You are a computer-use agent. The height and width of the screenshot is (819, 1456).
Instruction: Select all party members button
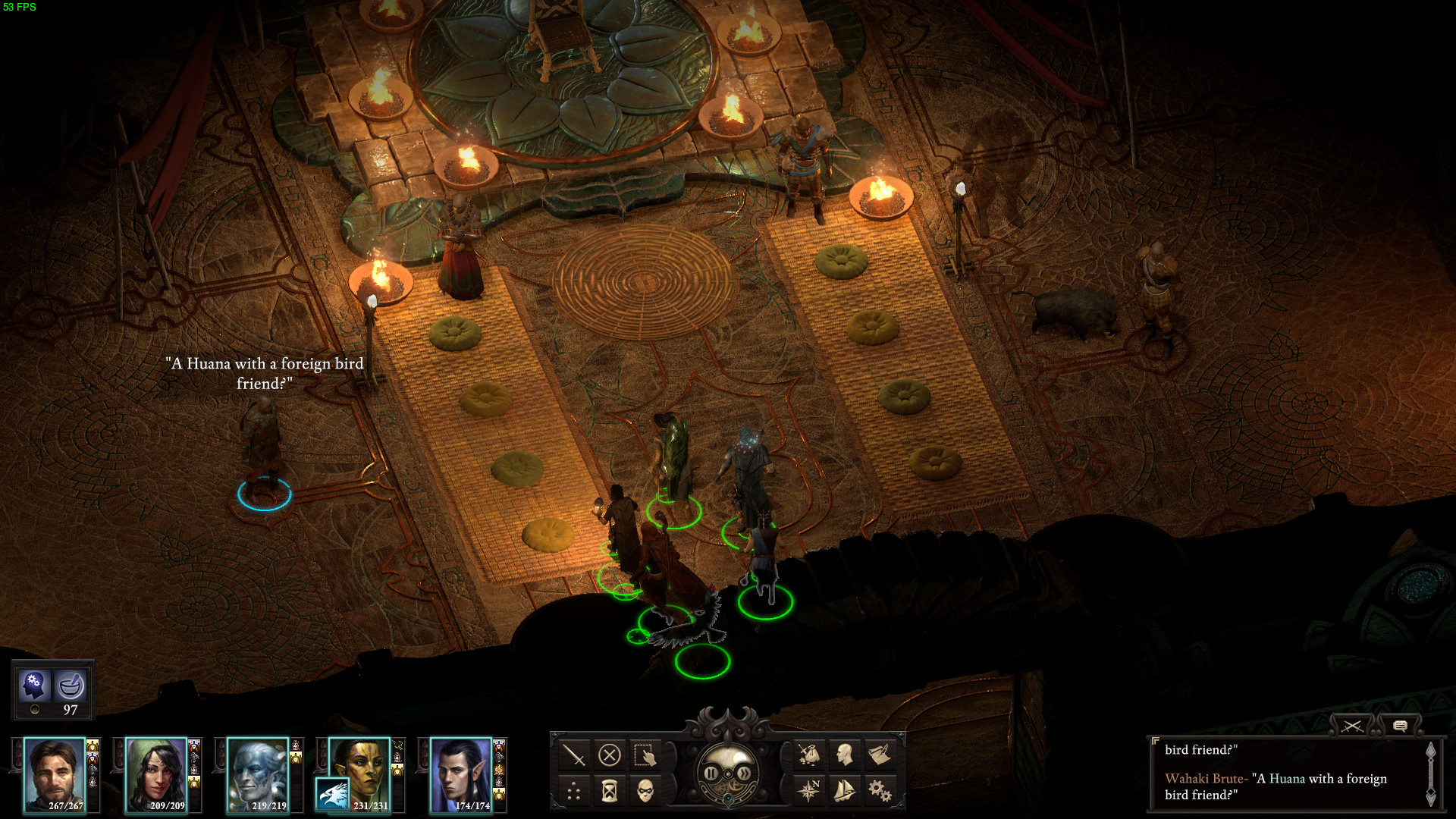645,755
